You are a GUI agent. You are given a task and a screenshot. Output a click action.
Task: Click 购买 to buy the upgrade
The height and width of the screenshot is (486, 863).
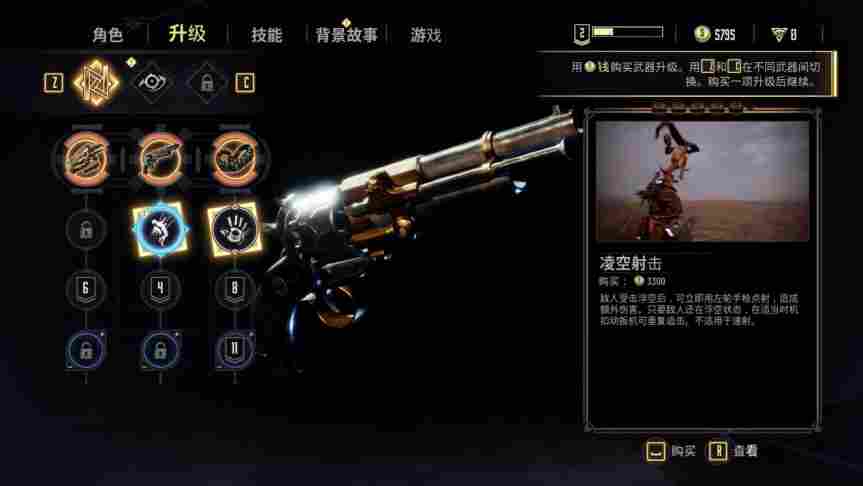pos(671,451)
